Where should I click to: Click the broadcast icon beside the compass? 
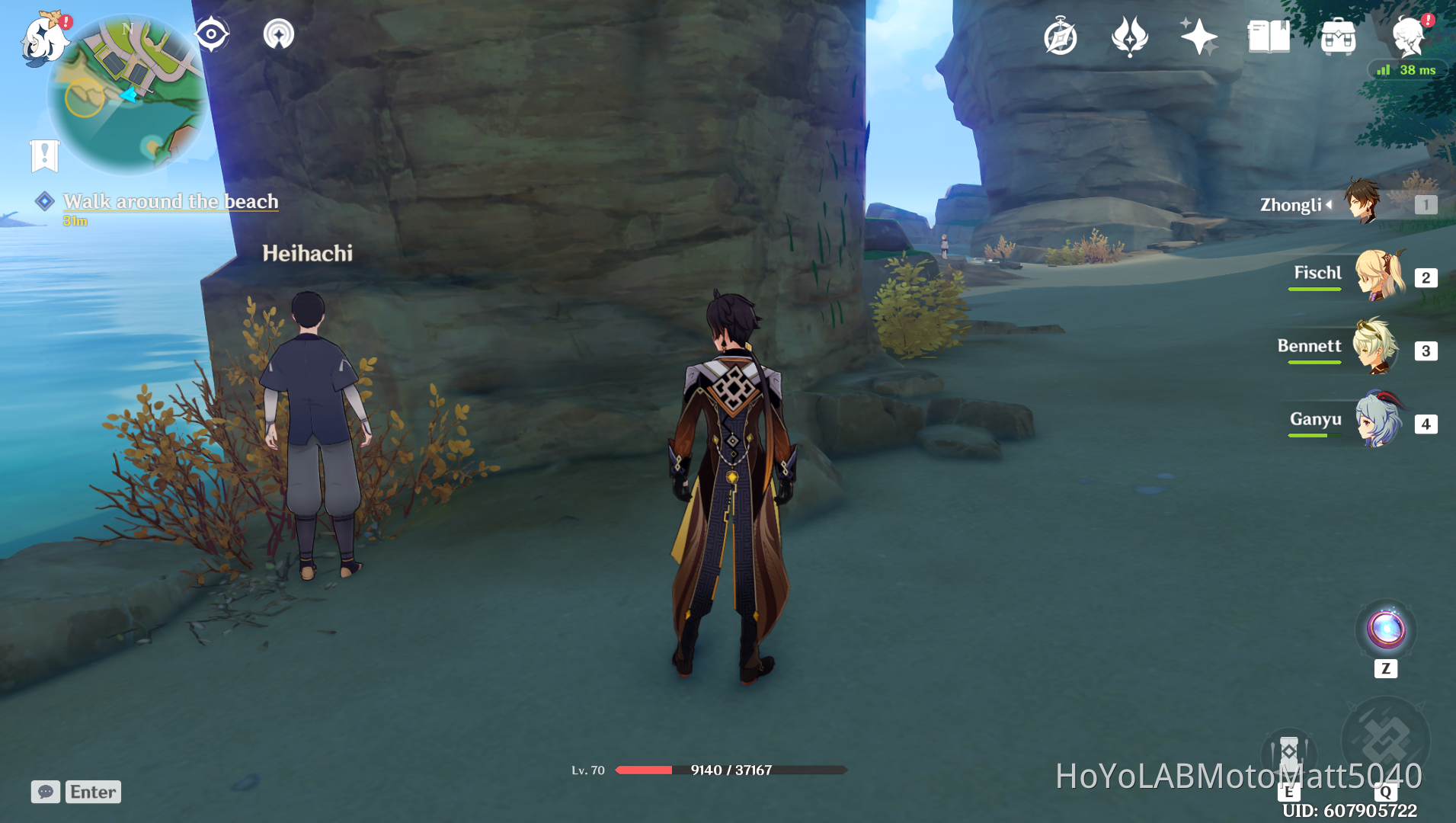(x=278, y=33)
